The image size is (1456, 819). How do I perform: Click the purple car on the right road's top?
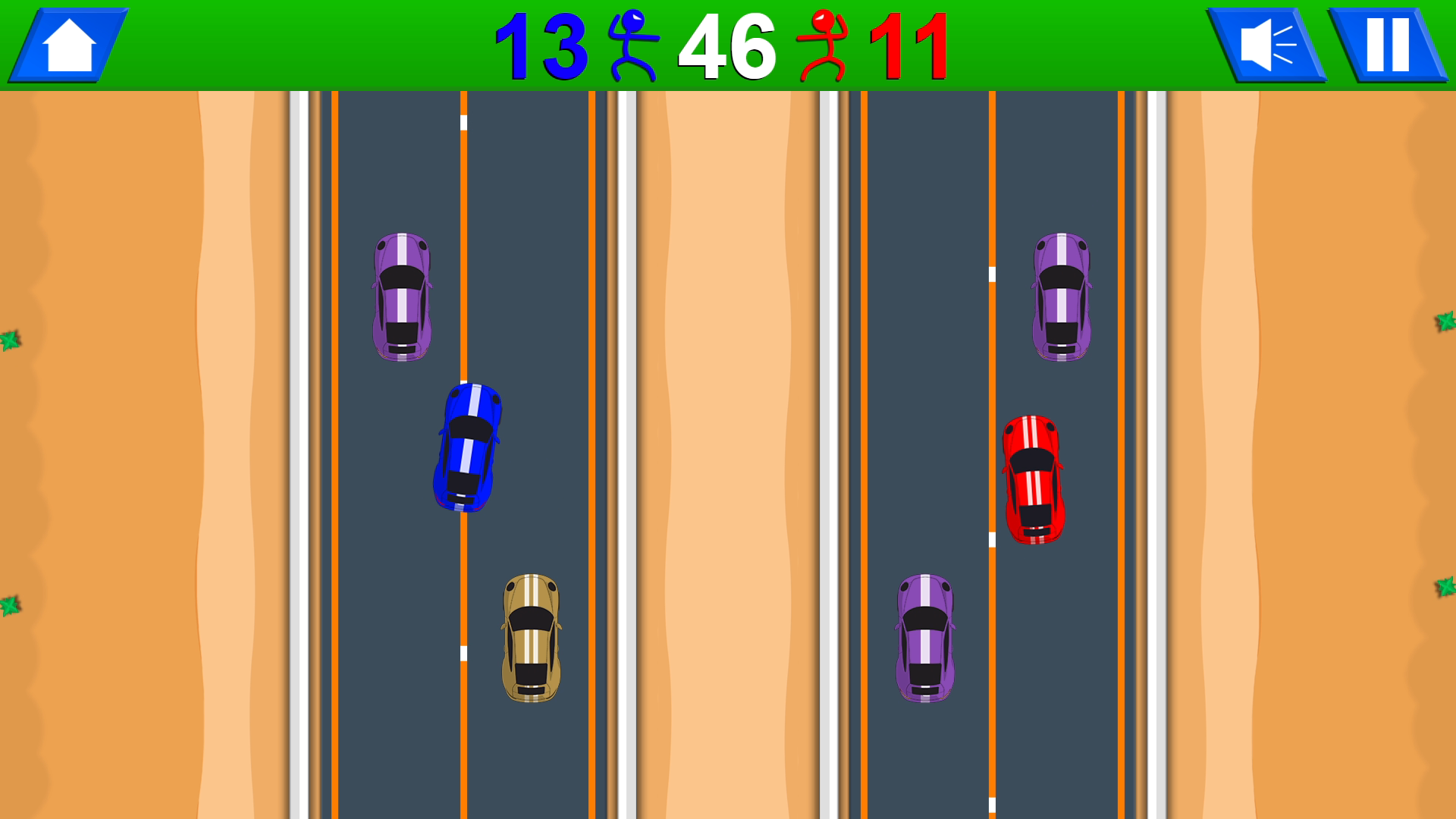coord(1062,296)
